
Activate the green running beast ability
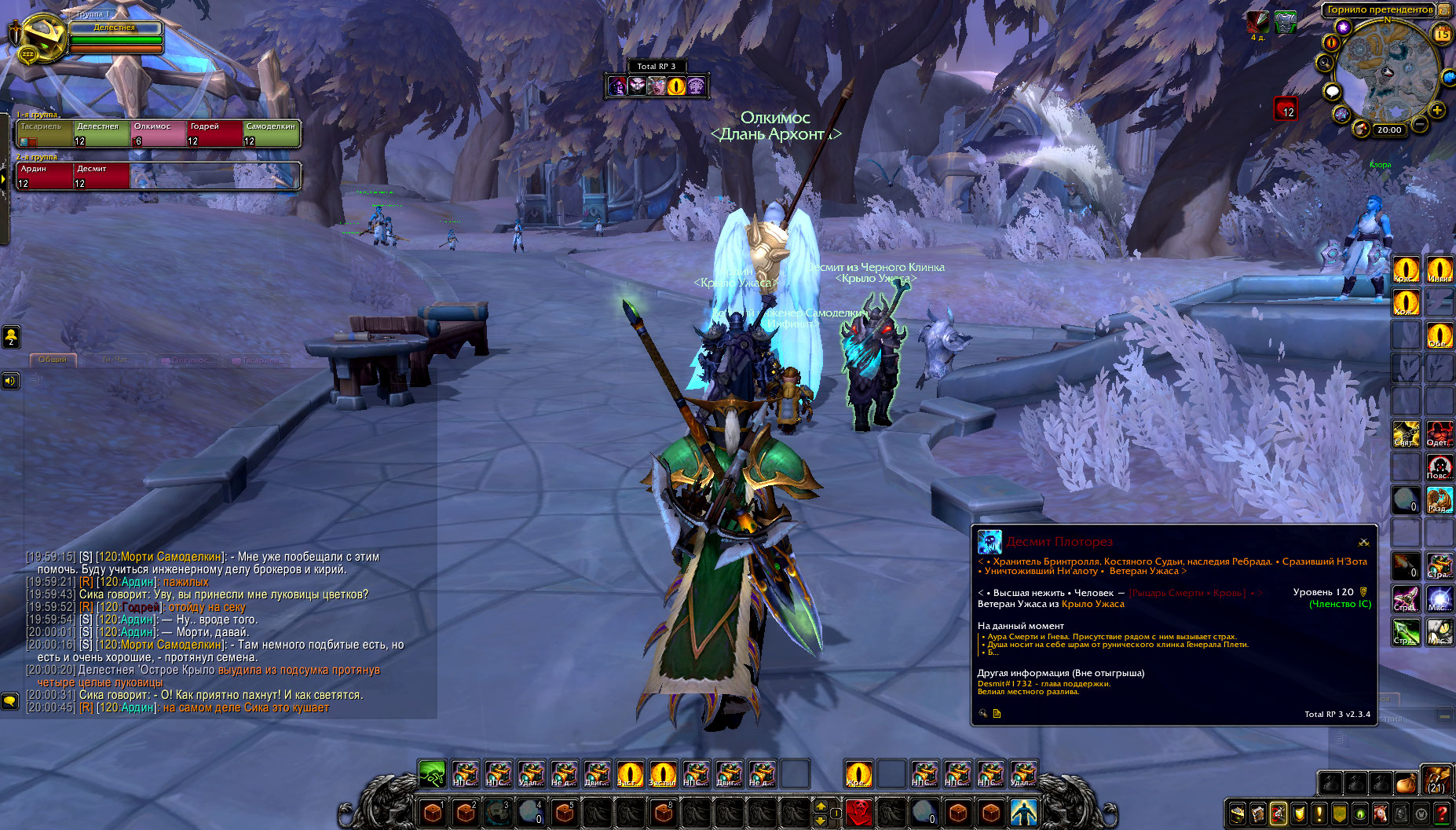(x=432, y=773)
